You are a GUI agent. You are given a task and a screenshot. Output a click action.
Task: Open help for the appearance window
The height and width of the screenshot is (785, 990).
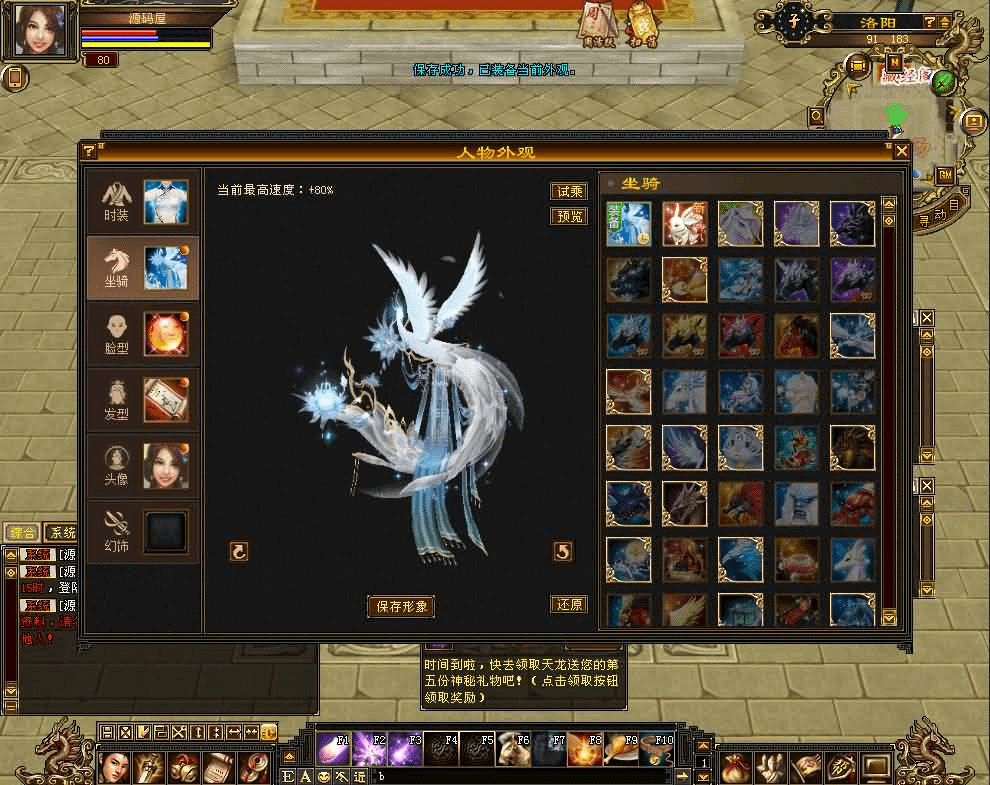[89, 151]
